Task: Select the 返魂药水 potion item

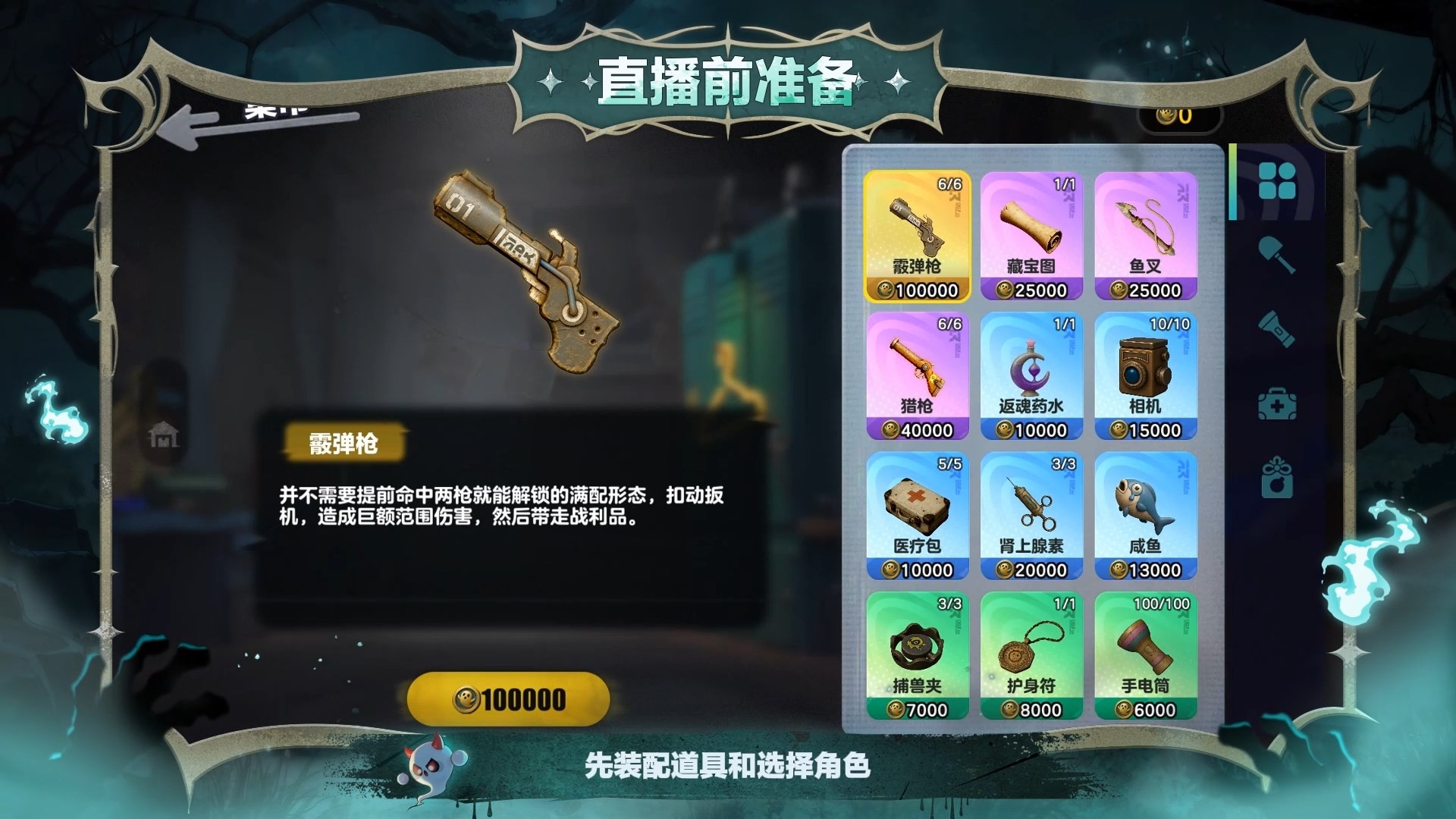Action: point(1031,372)
